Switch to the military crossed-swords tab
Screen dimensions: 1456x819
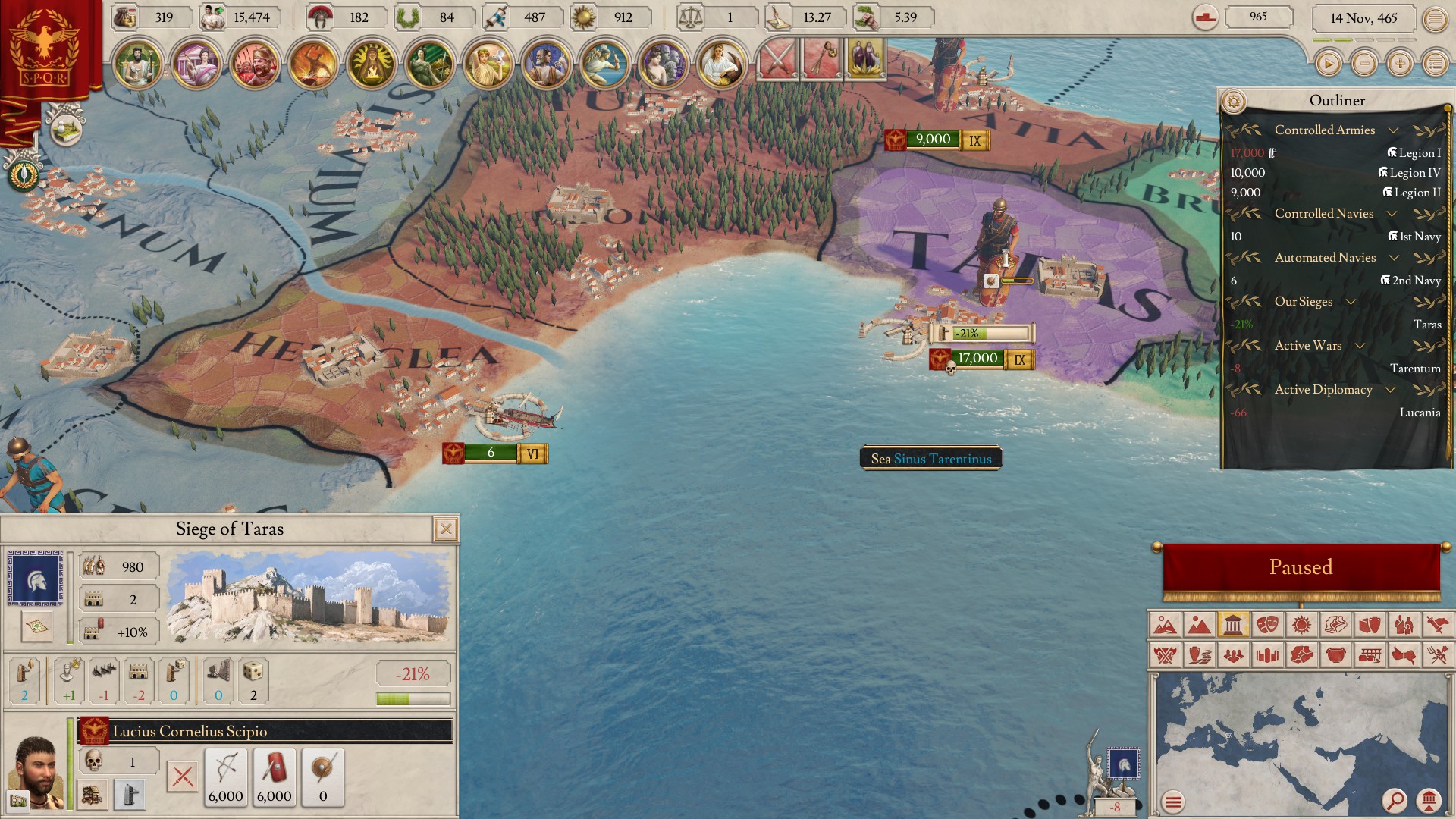click(x=779, y=60)
